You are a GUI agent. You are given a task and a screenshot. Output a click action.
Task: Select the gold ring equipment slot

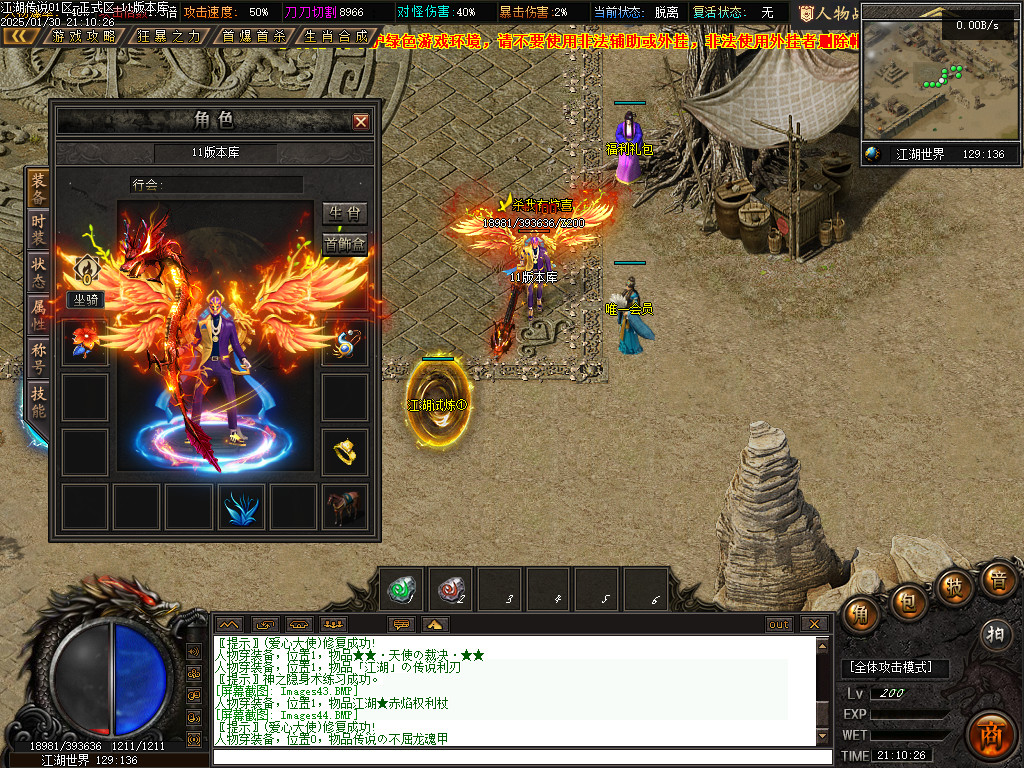(x=345, y=452)
